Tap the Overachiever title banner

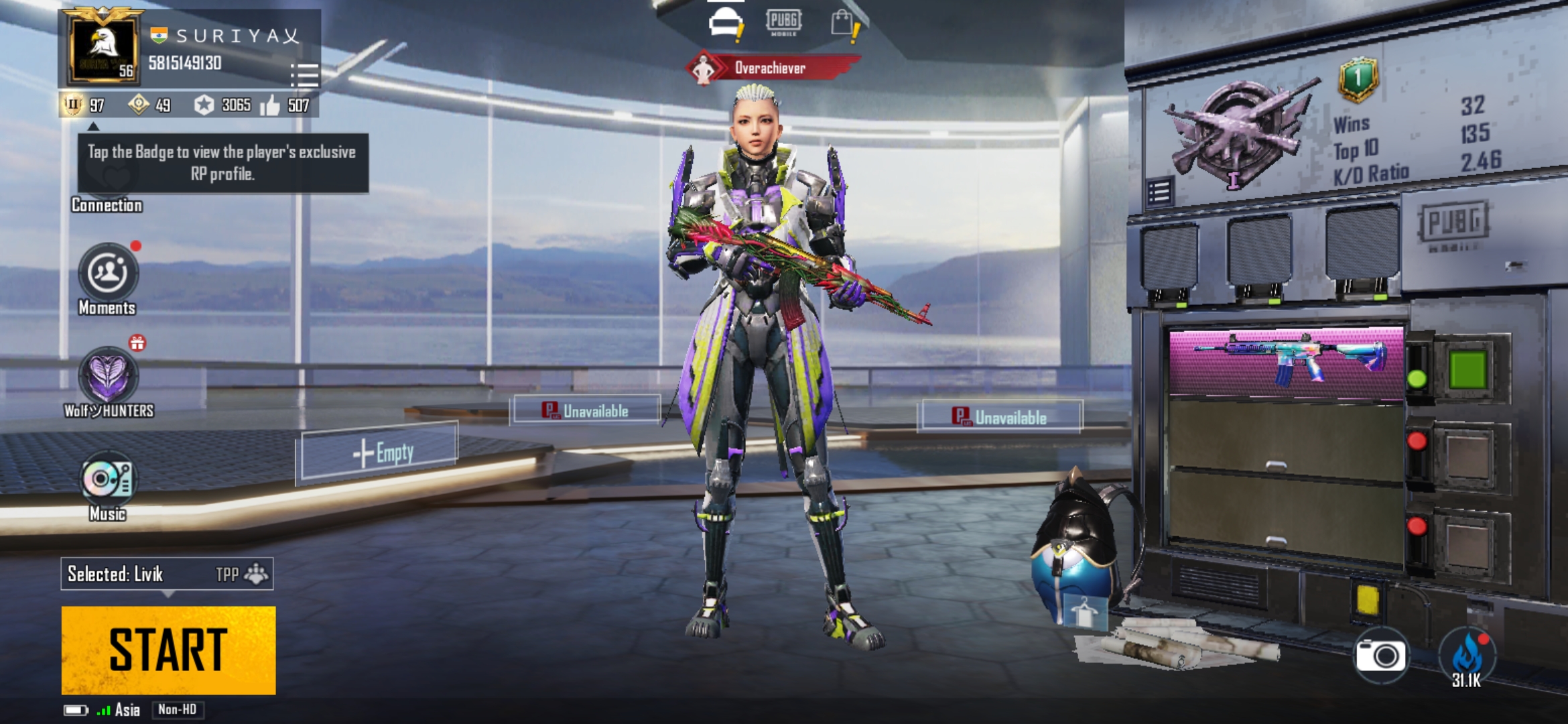tap(771, 68)
